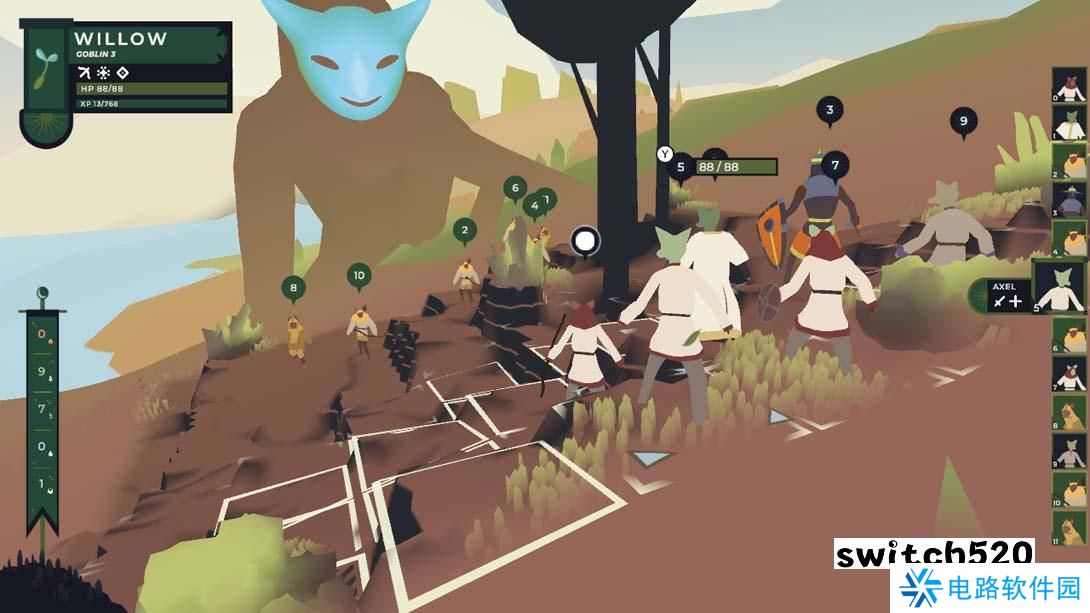The height and width of the screenshot is (613, 1090).
Task: Select the turn order portrait numbered 11
Action: (x=1070, y=528)
